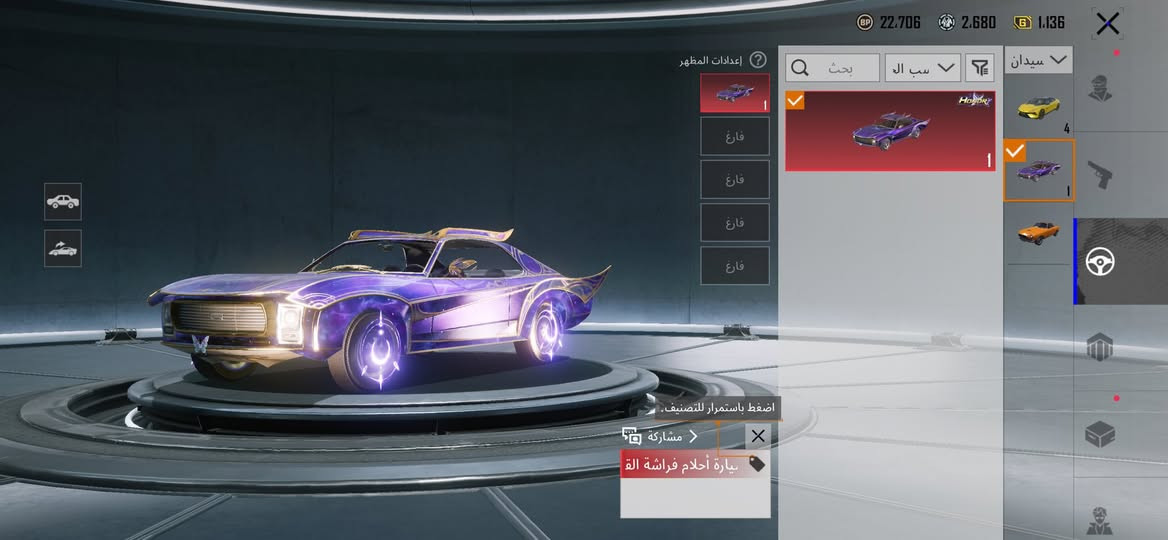Select the purple car skin card
This screenshot has width=1168, height=540.
[889, 131]
